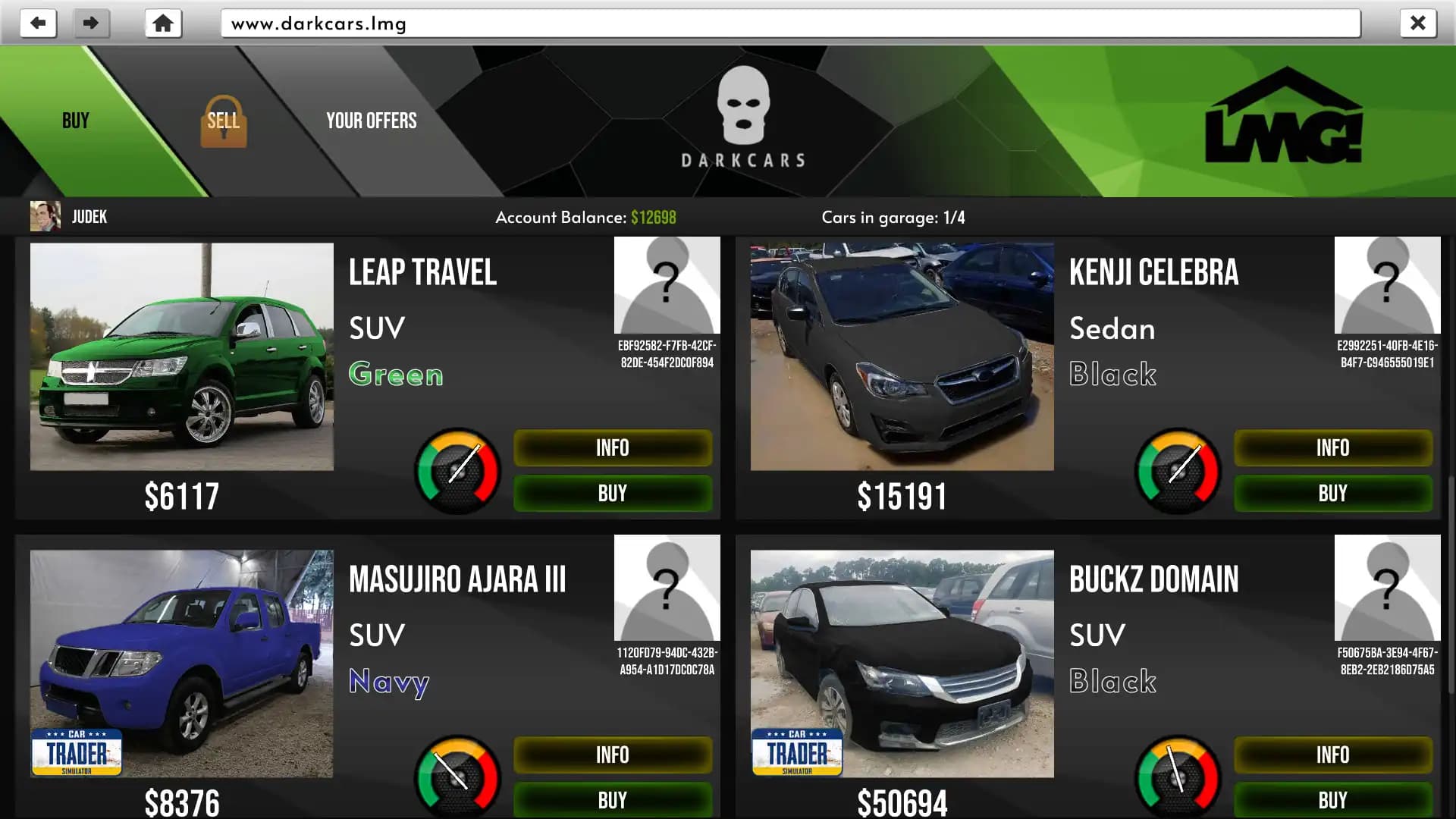Screen dimensions: 1456x819
Task: Open the Masujiro Ajara III INFO panel
Action: click(612, 755)
